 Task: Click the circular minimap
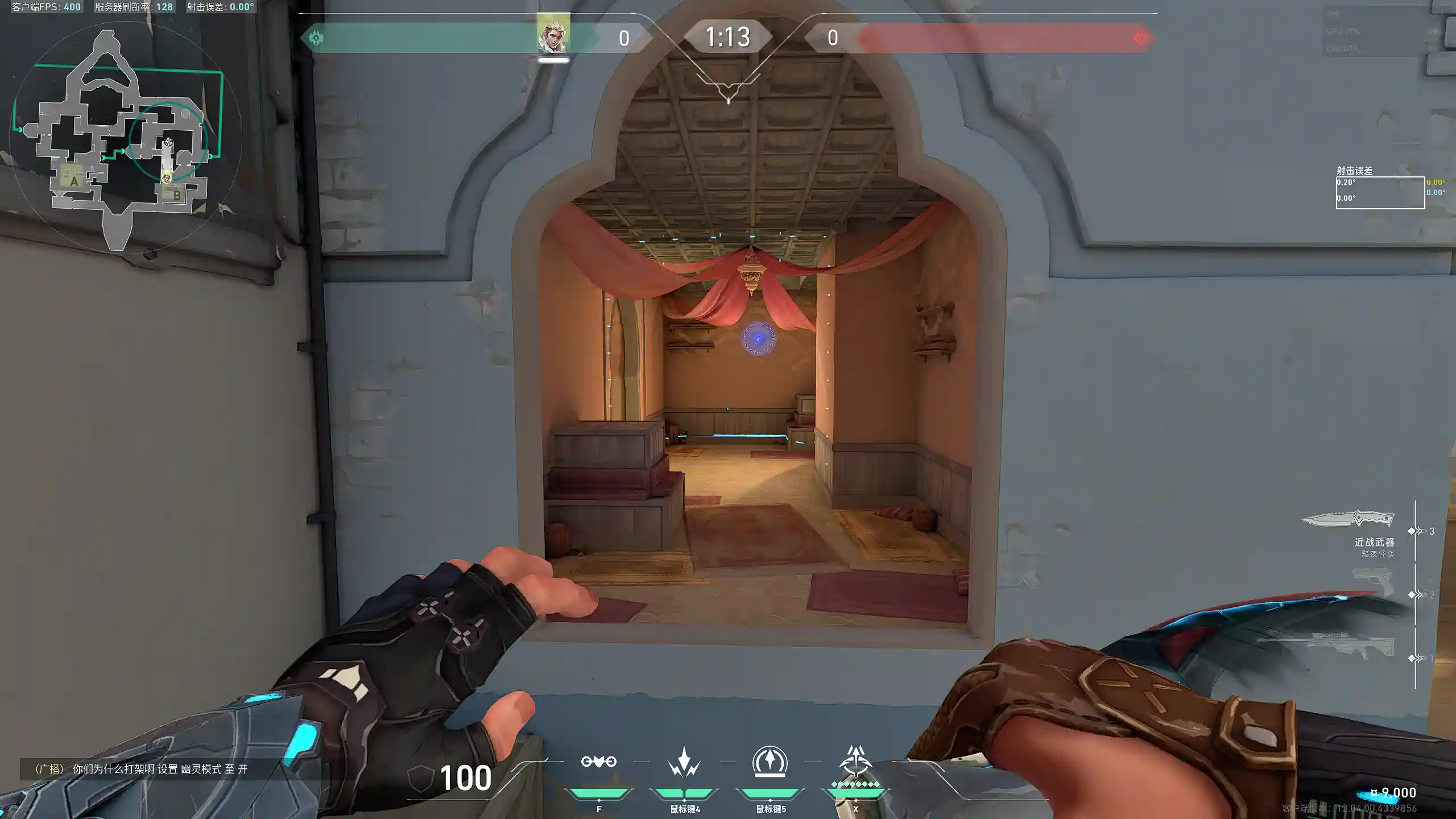pyautogui.click(x=125, y=138)
